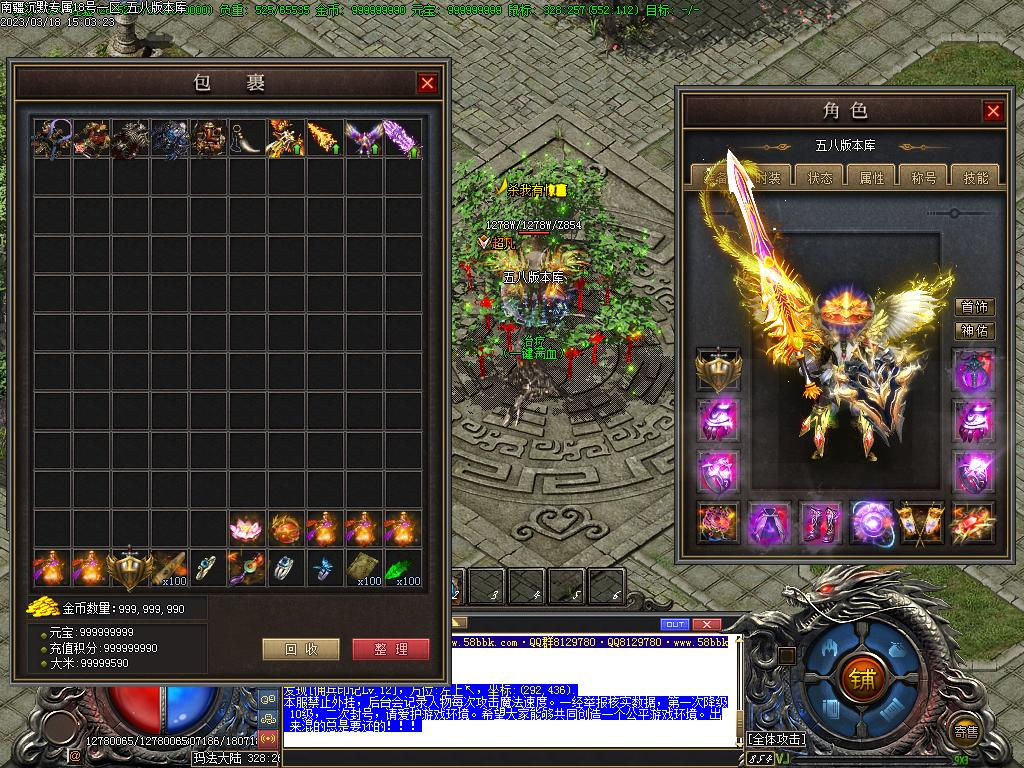Toggle the 全体攻击 attack mode label
Image resolution: width=1024 pixels, height=768 pixels.
point(777,739)
